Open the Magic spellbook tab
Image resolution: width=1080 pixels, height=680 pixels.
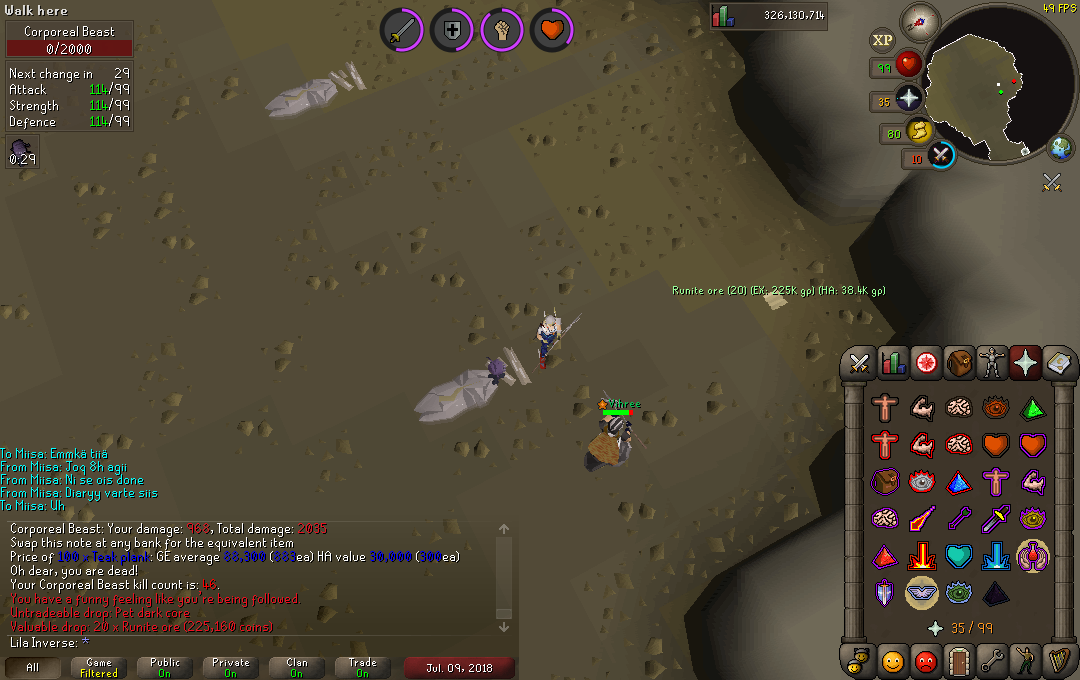(x=1058, y=364)
